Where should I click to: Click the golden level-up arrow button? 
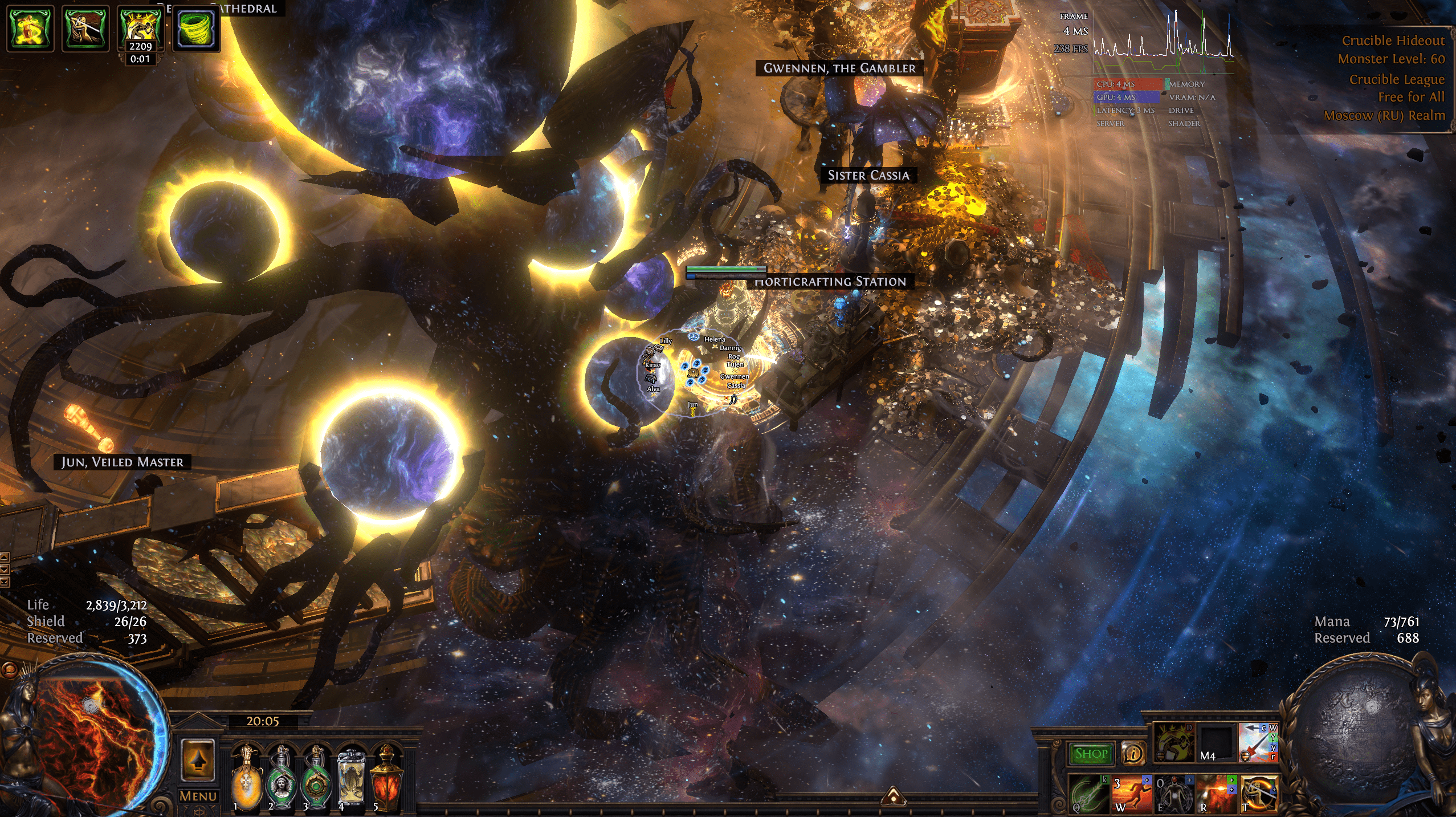198,760
